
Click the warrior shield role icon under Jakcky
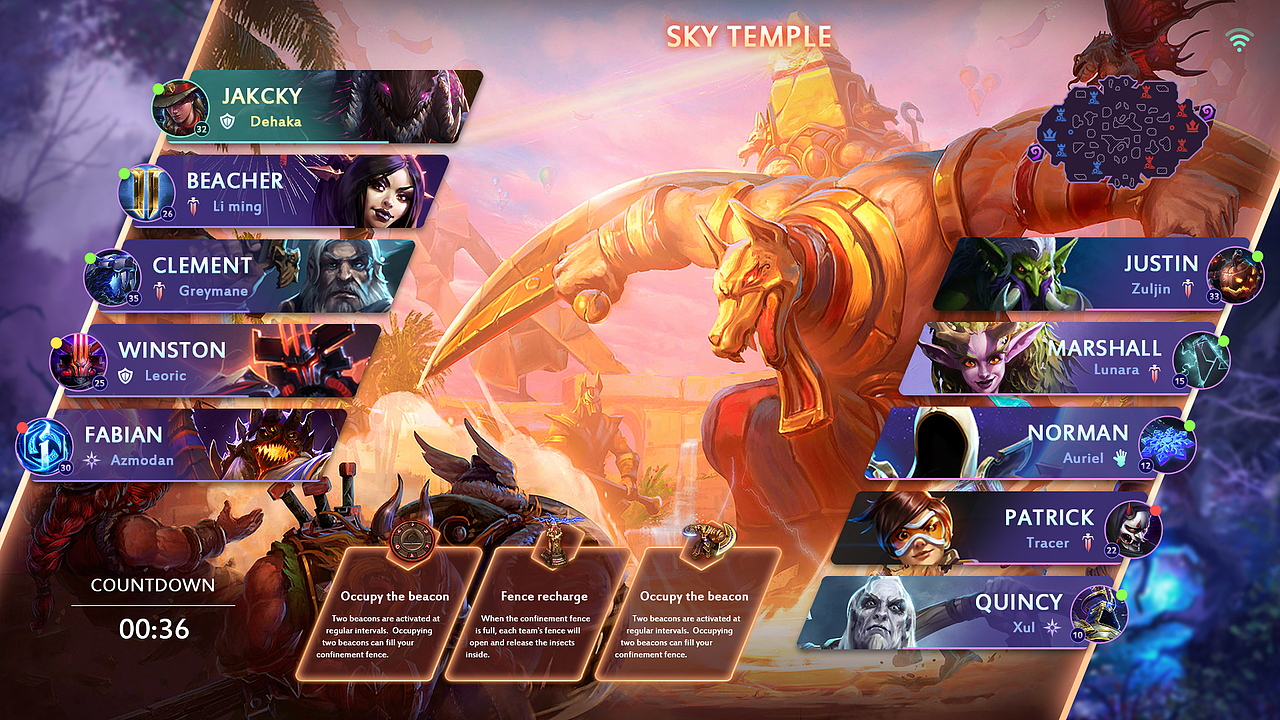point(226,121)
